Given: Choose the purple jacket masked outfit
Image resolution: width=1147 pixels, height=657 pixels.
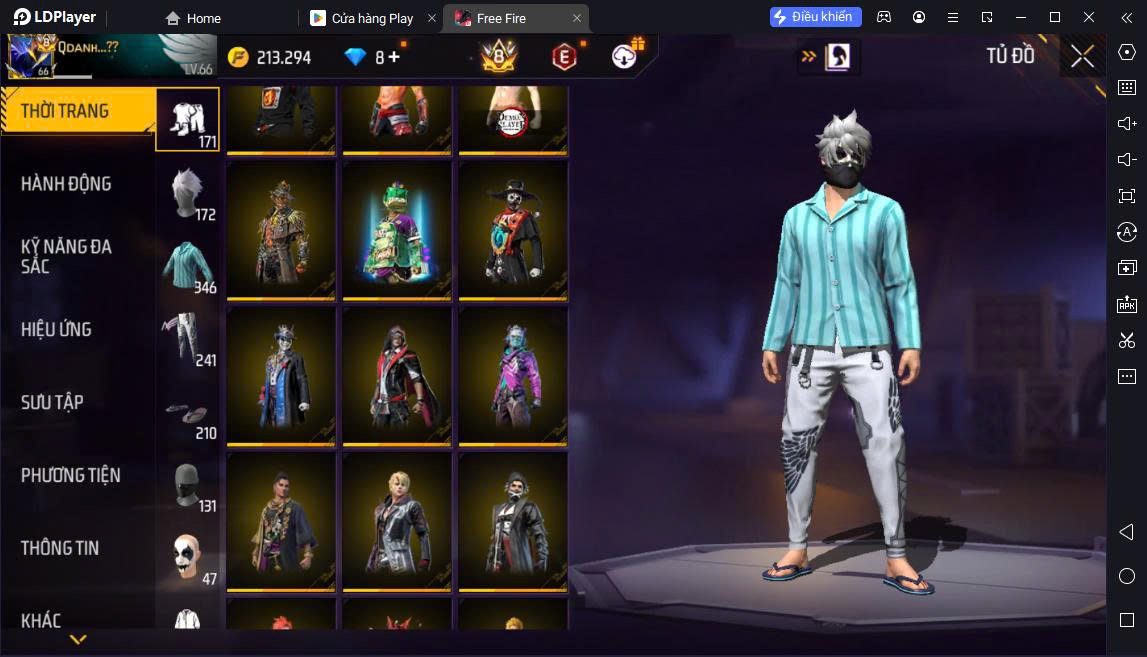Looking at the screenshot, I should click(x=513, y=375).
